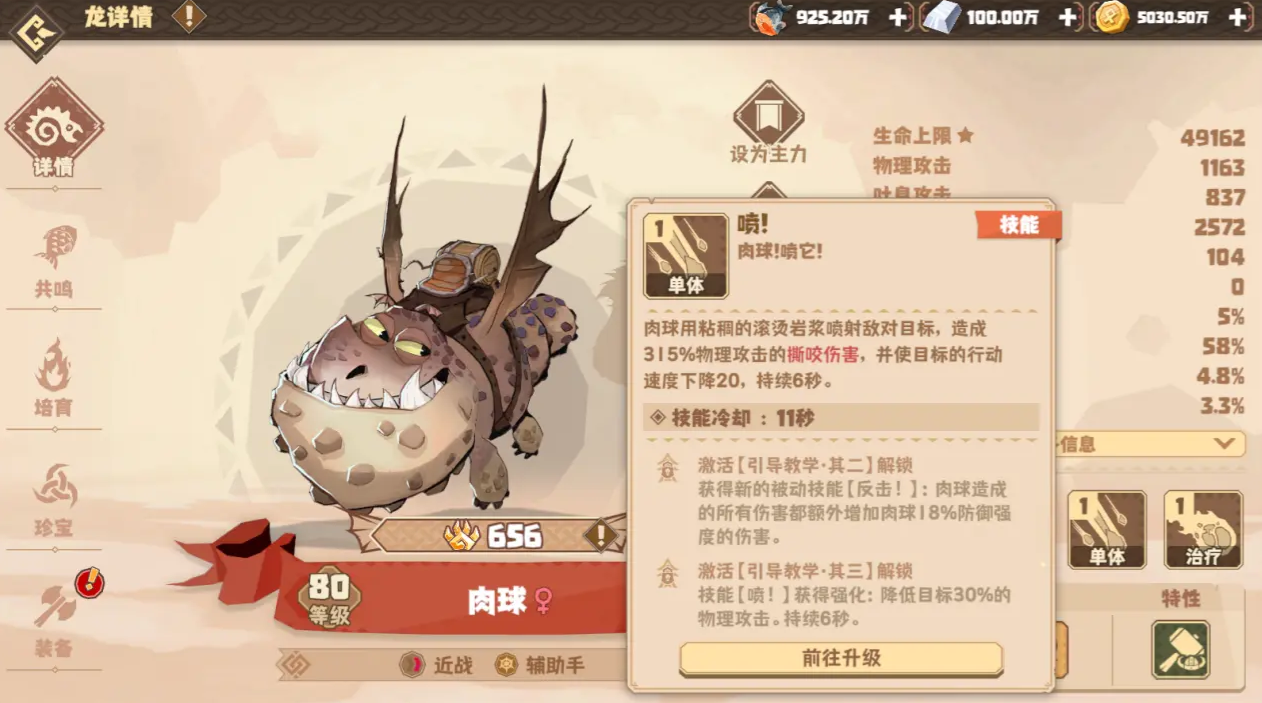The height and width of the screenshot is (703, 1262).
Task: Set dragon as main with 设为主力
Action: (768, 124)
